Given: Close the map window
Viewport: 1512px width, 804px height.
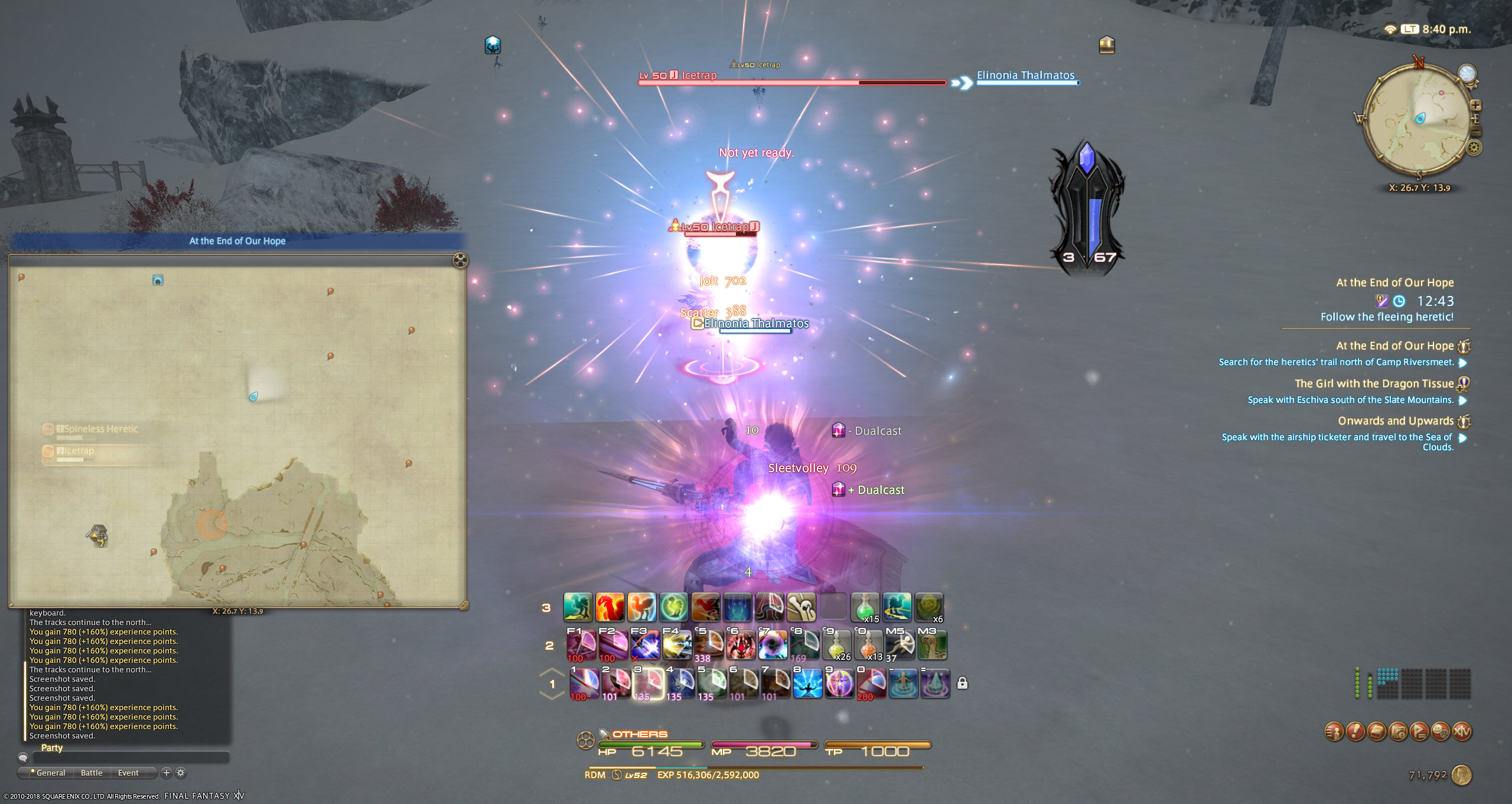Looking at the screenshot, I should tap(460, 260).
